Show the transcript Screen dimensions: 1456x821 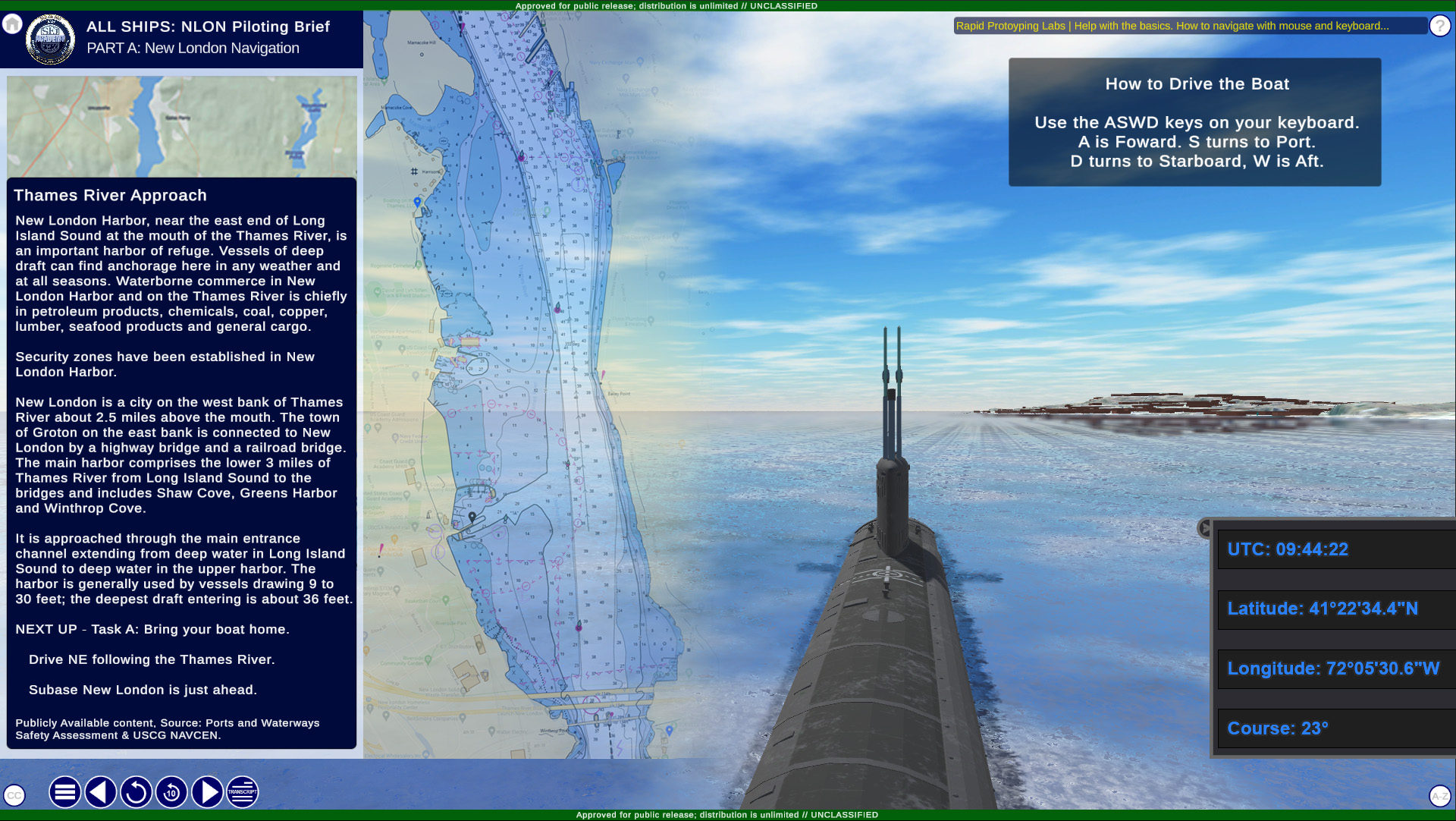pos(243,792)
